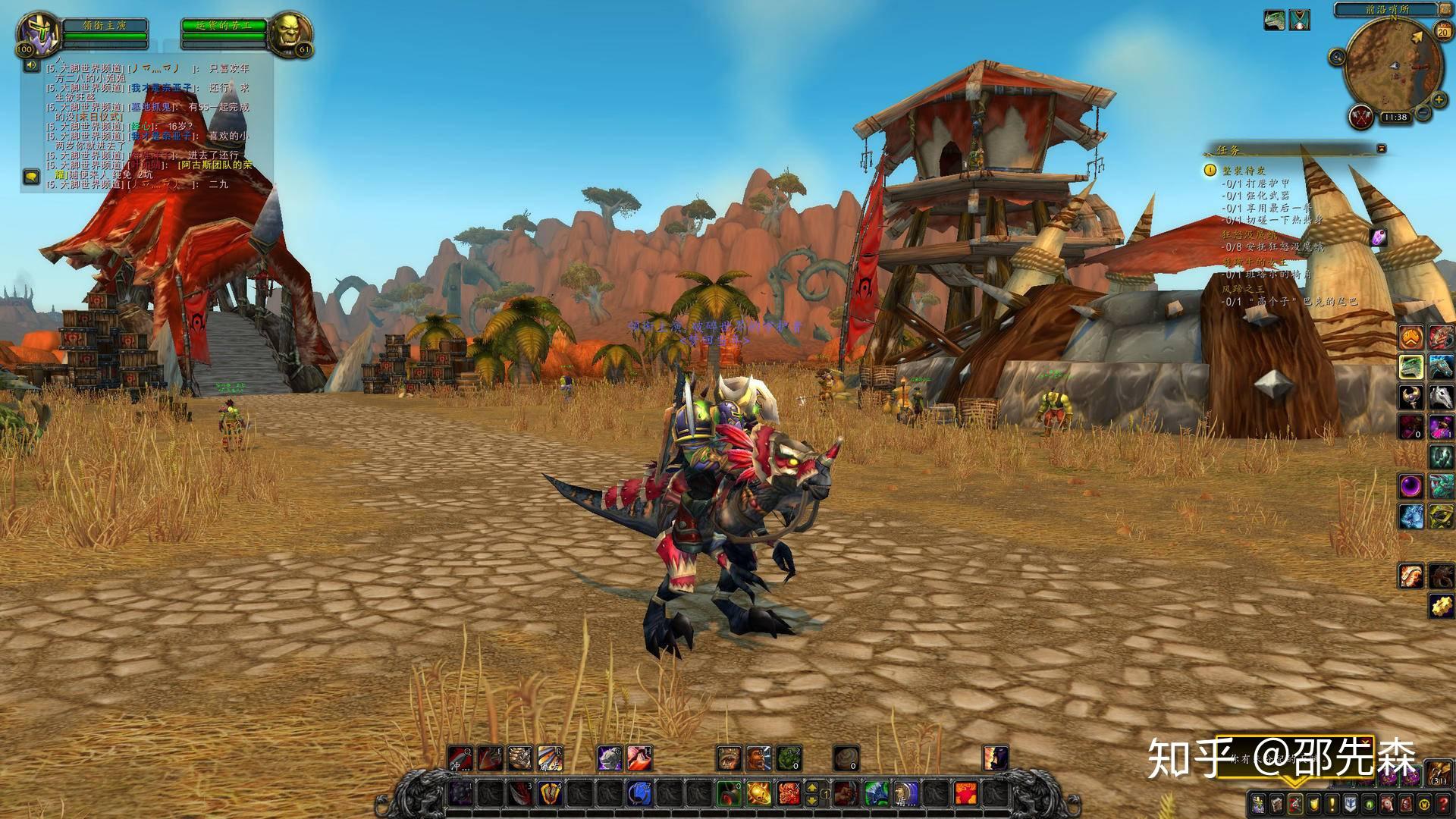Collapse the quest tracker panel
Image resolution: width=1456 pixels, height=819 pixels.
coord(1382,149)
